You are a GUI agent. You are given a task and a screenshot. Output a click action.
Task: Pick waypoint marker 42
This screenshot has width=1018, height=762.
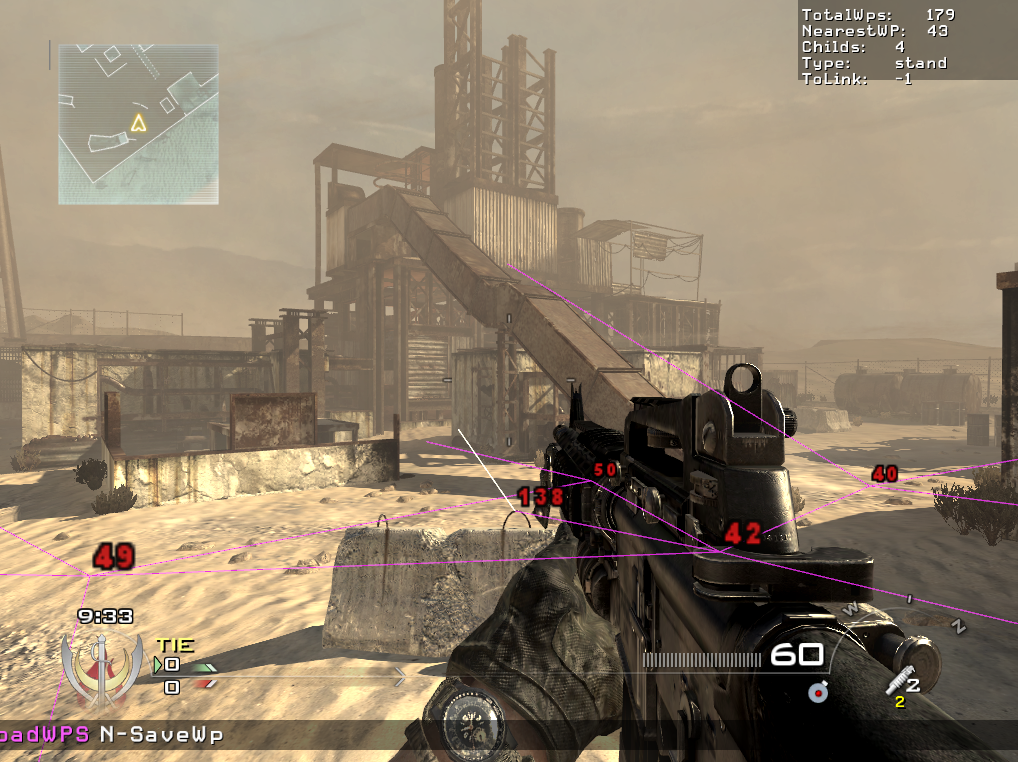coord(742,534)
